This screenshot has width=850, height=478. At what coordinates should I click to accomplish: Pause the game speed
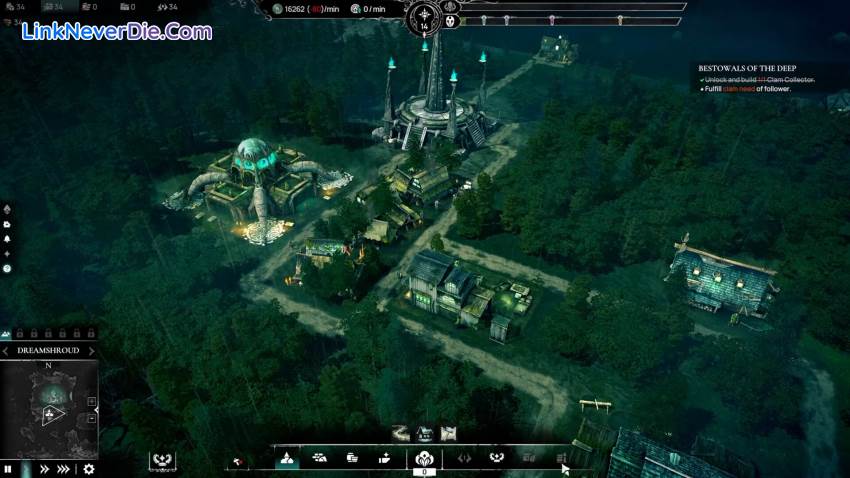(x=8, y=468)
